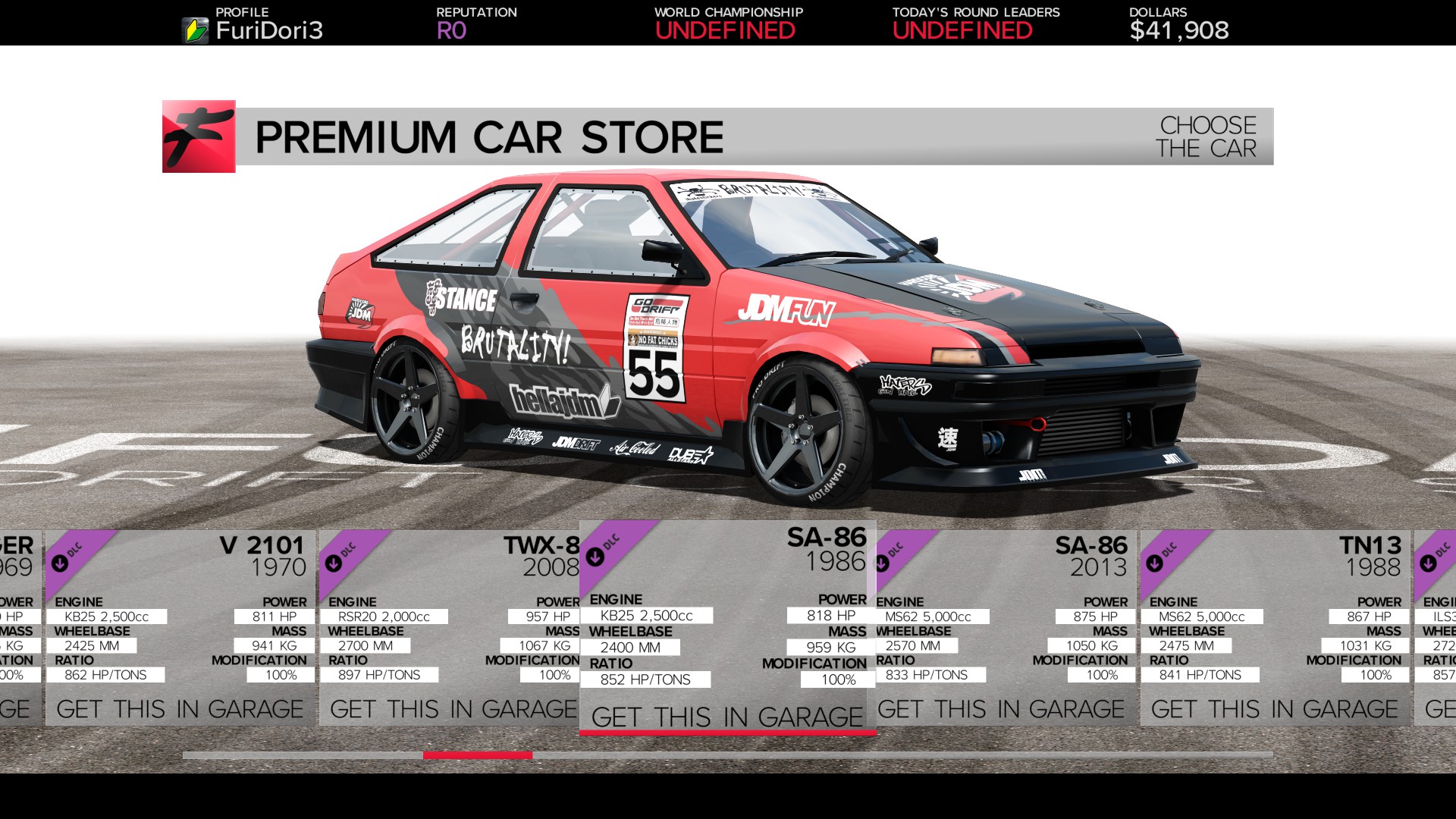This screenshot has width=1456, height=819.
Task: Click the red Premium Car Store logo emblem
Action: point(197,137)
